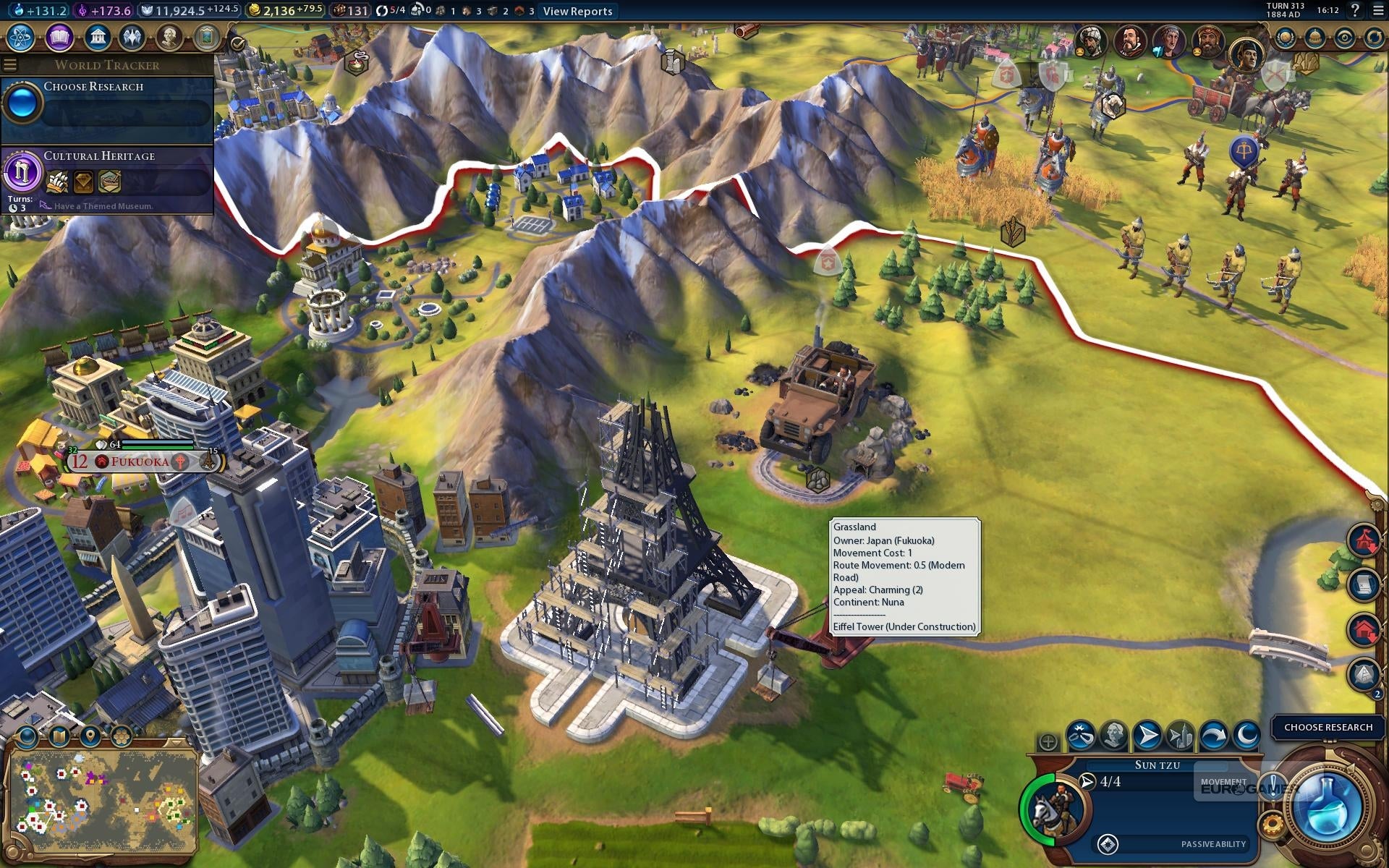Open the View Reports panel

tap(577, 11)
